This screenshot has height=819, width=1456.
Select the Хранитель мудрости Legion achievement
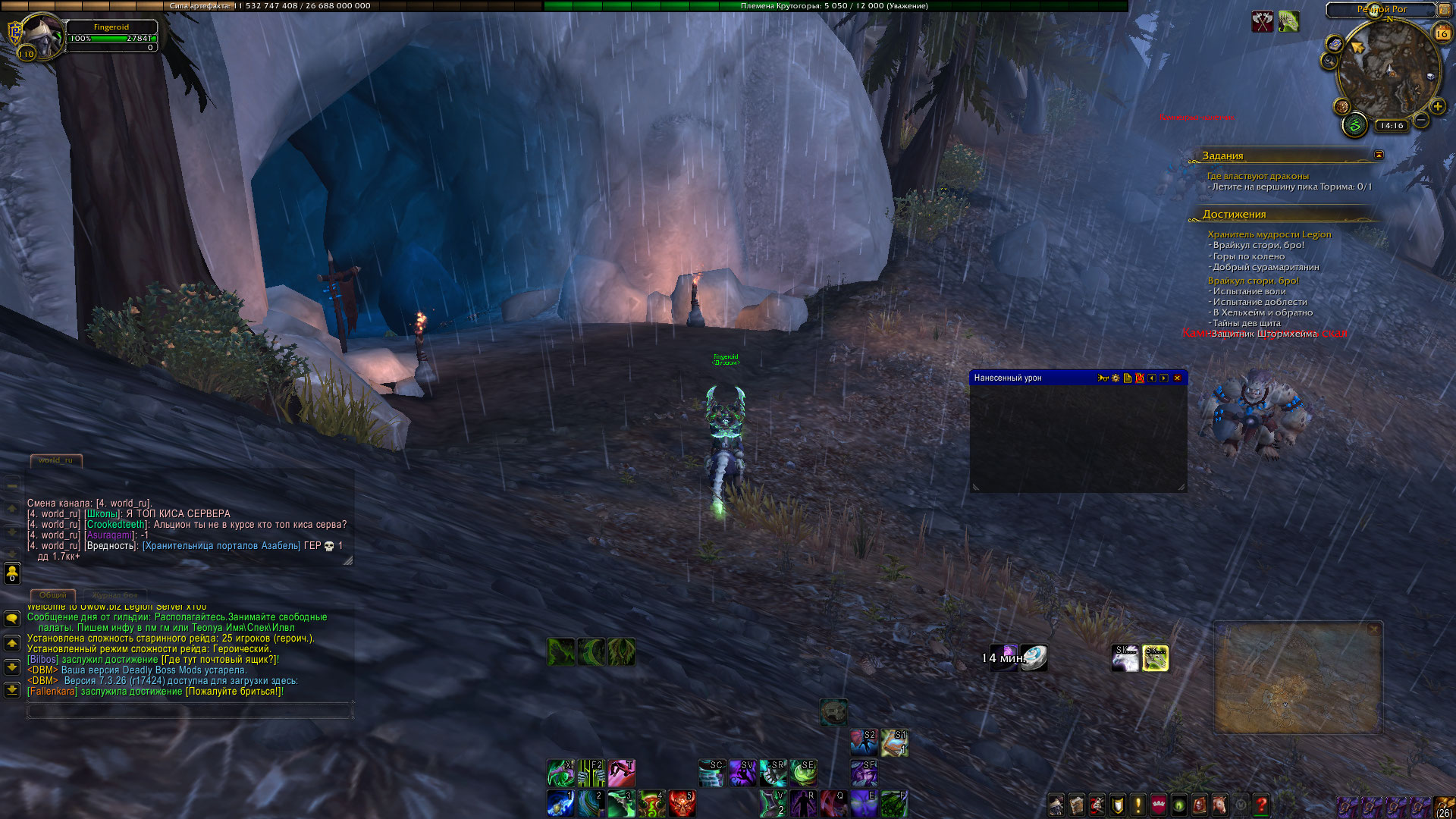(x=1269, y=234)
